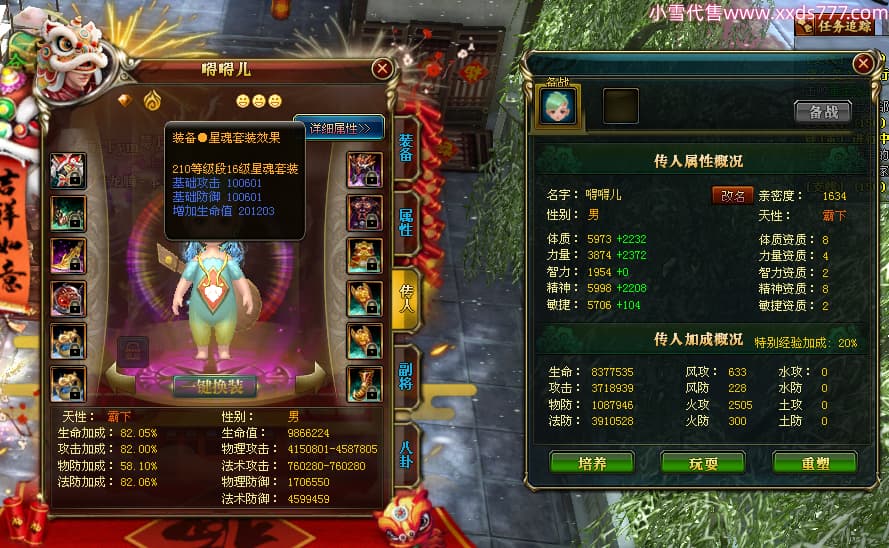Viewport: 889px width, 548px height.
Task: Open 详细属性 detailed attributes
Action: click(x=339, y=127)
